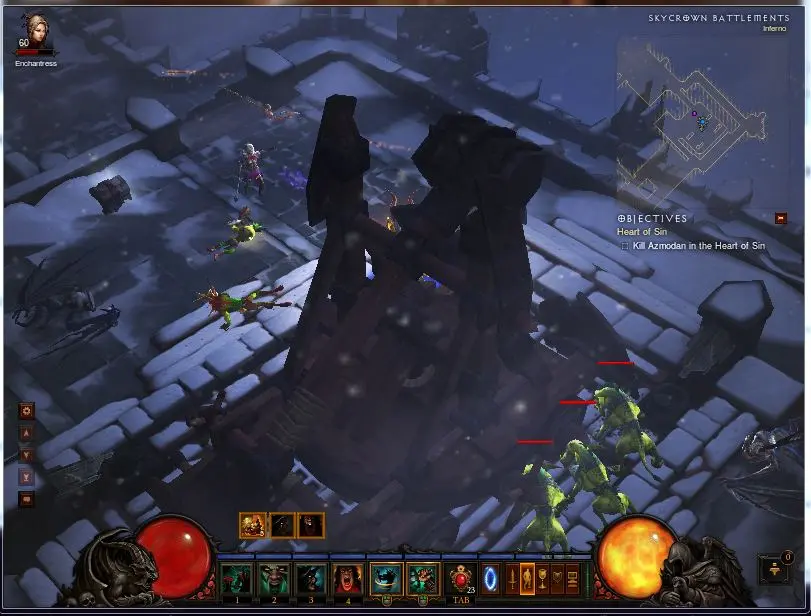This screenshot has height=616, width=811.
Task: Open the skills menu sword button
Action: pyautogui.click(x=511, y=579)
